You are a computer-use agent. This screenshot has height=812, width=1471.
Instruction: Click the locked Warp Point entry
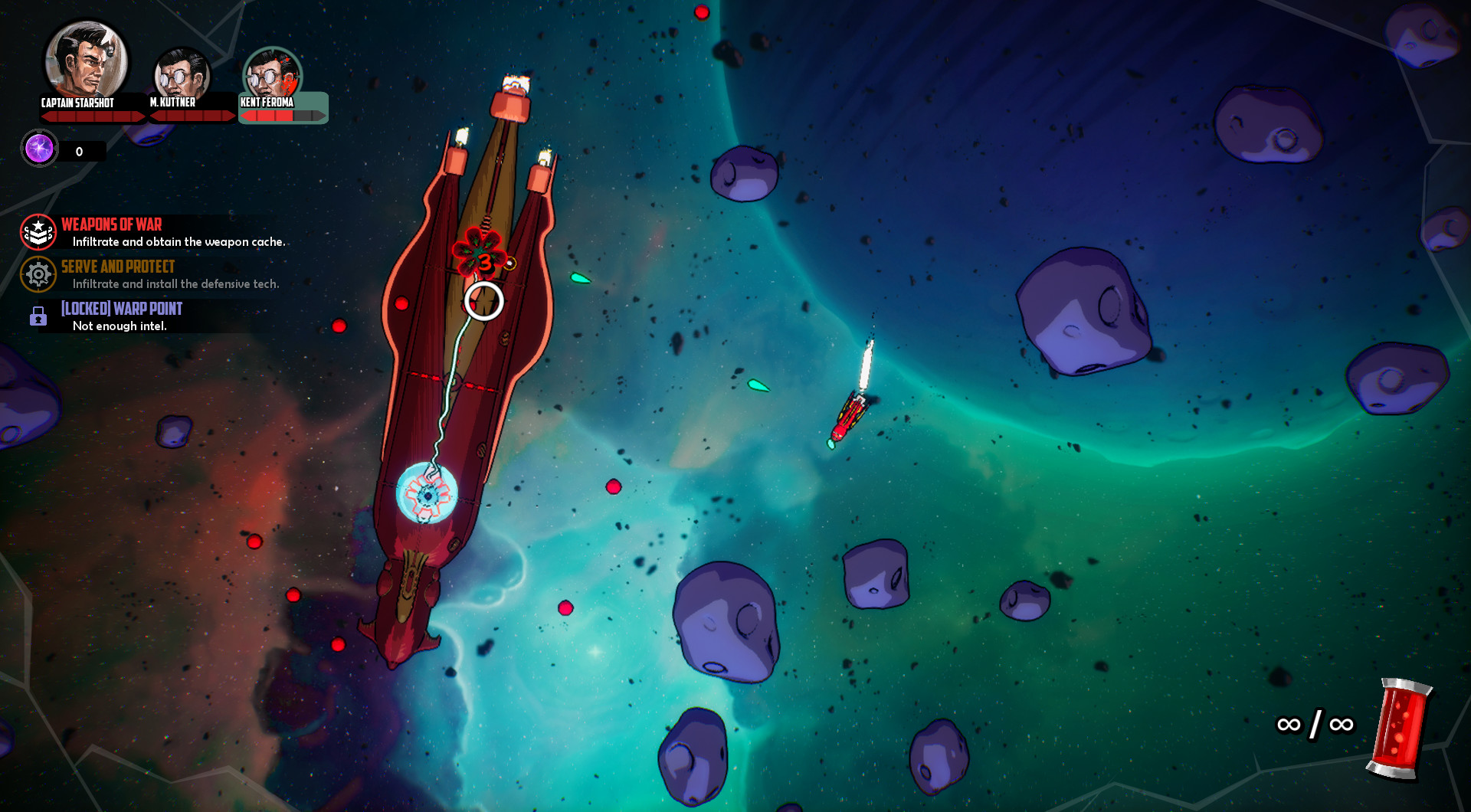tap(121, 309)
